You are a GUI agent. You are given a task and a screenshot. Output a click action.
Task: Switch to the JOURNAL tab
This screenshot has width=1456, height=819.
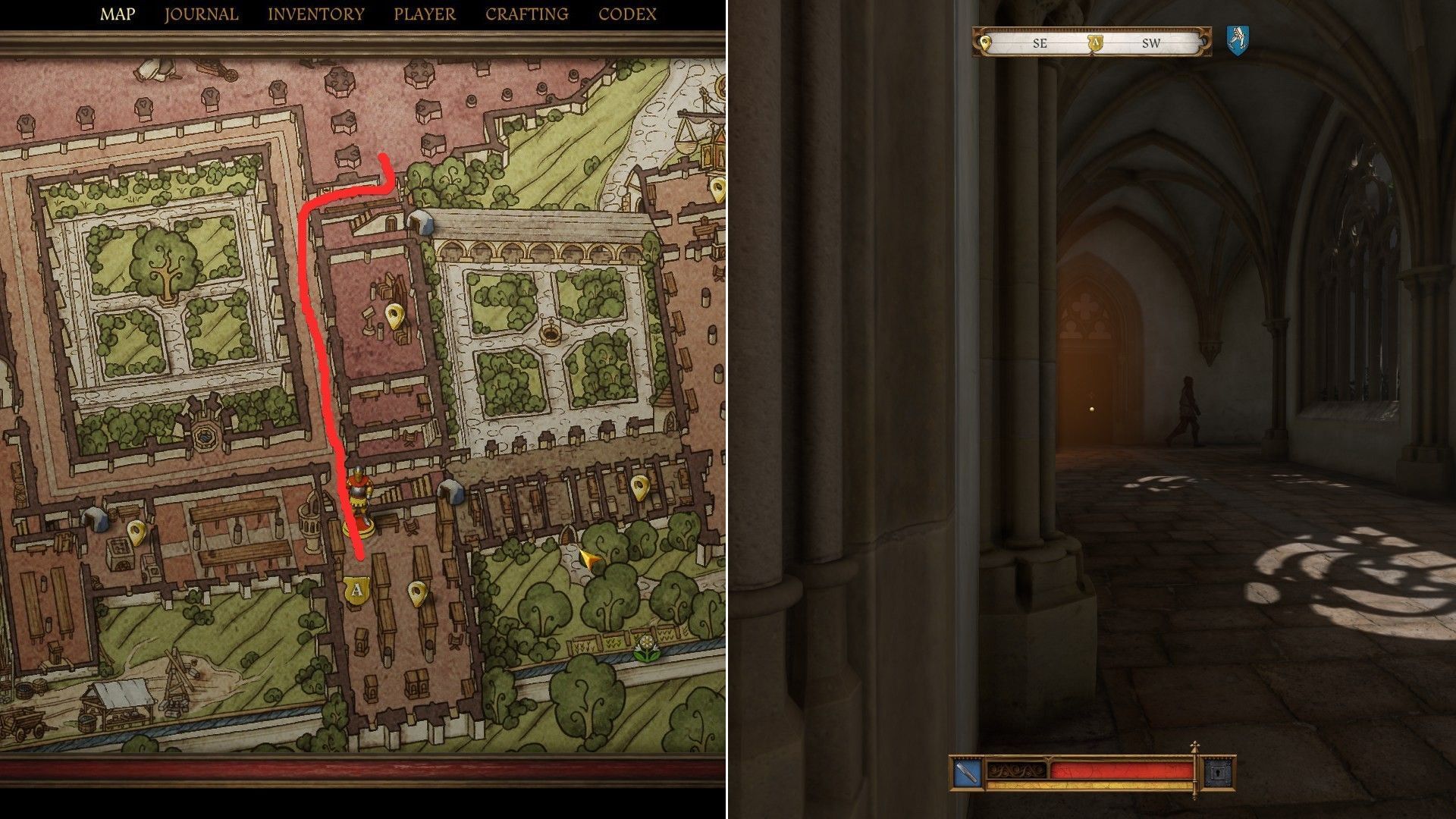point(201,13)
